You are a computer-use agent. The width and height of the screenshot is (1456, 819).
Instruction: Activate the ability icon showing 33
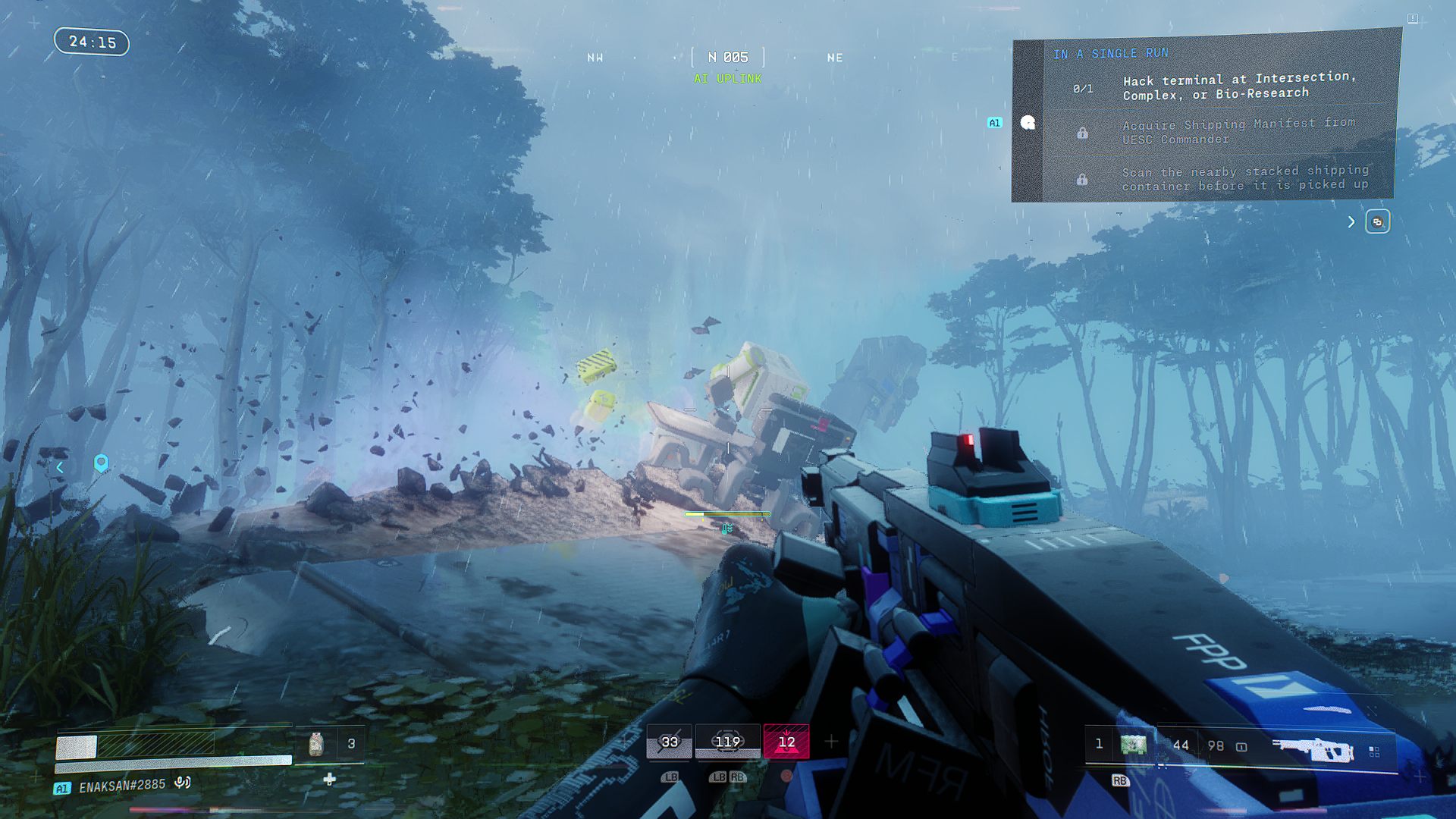[x=669, y=742]
